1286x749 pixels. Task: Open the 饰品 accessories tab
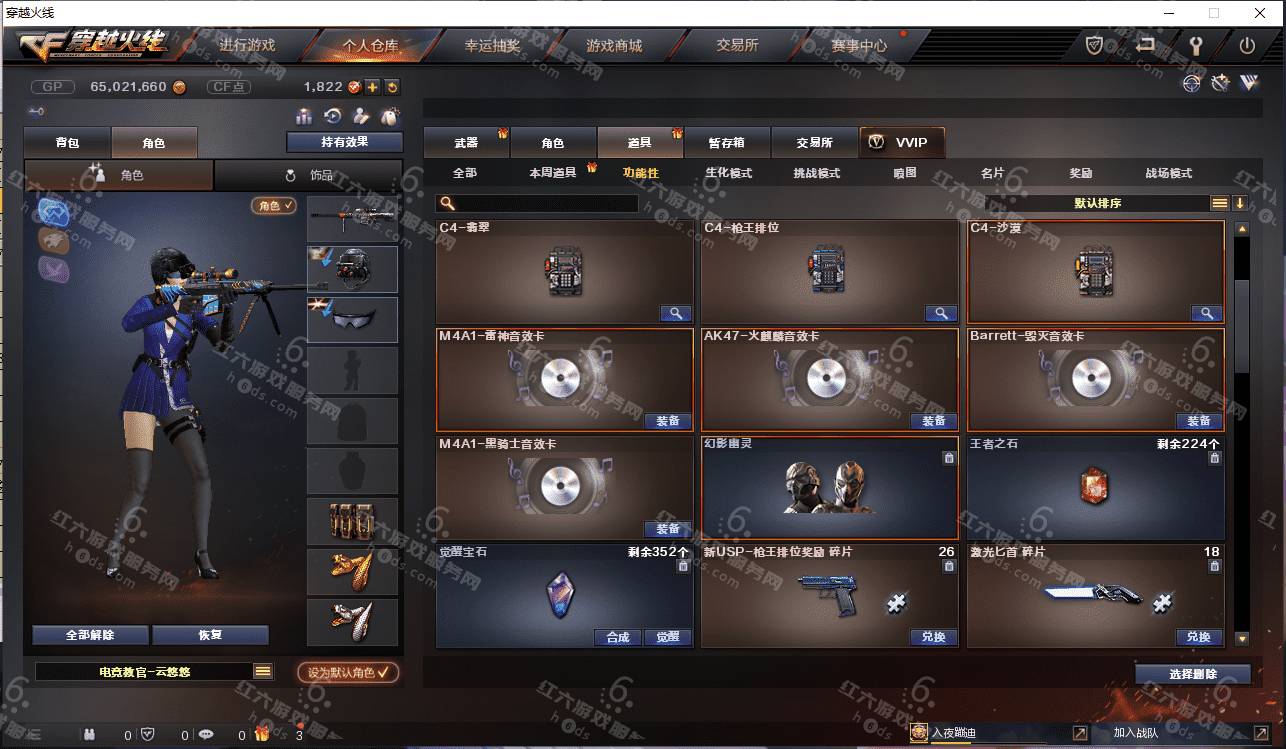pyautogui.click(x=308, y=175)
